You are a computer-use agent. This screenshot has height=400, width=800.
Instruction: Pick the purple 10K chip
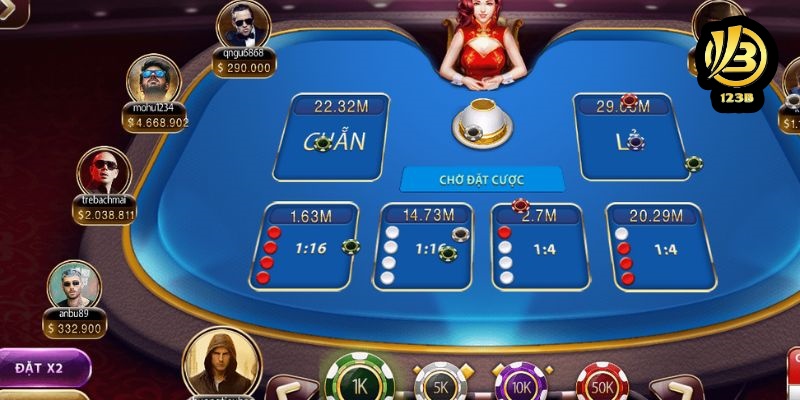coord(520,384)
